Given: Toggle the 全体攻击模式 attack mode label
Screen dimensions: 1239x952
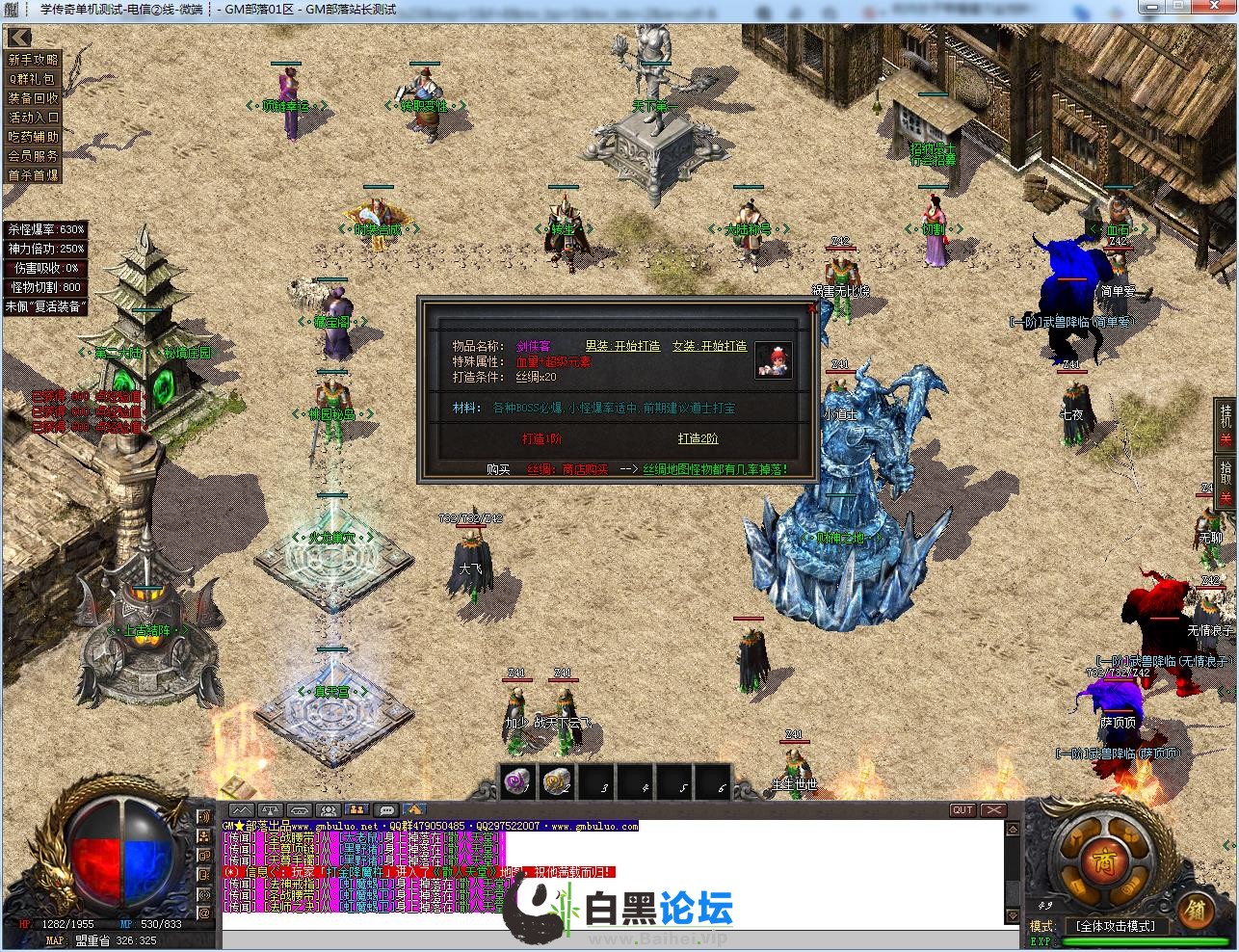Looking at the screenshot, I should point(1116,926).
